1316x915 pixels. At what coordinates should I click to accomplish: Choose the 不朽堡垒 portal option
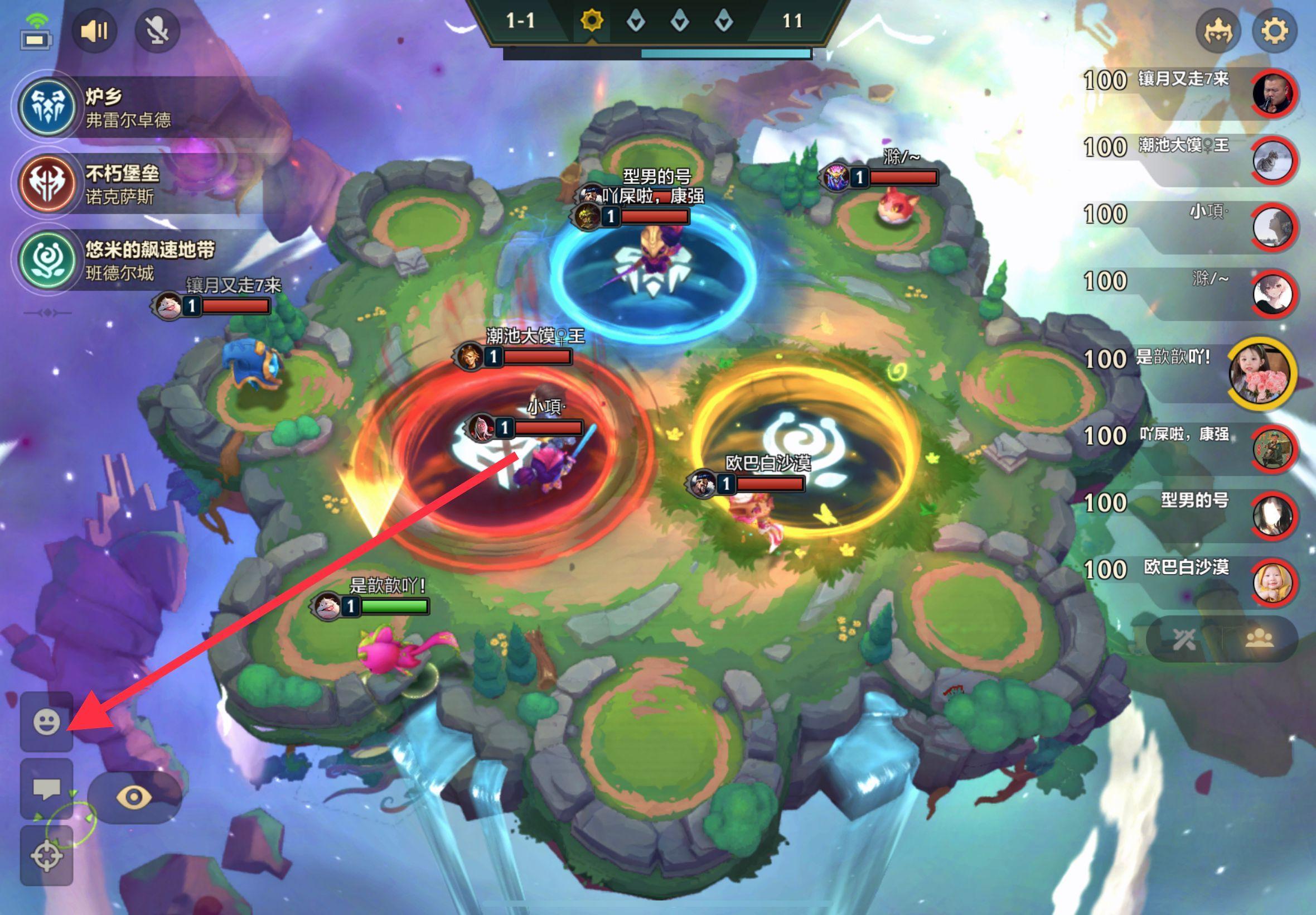(47, 184)
